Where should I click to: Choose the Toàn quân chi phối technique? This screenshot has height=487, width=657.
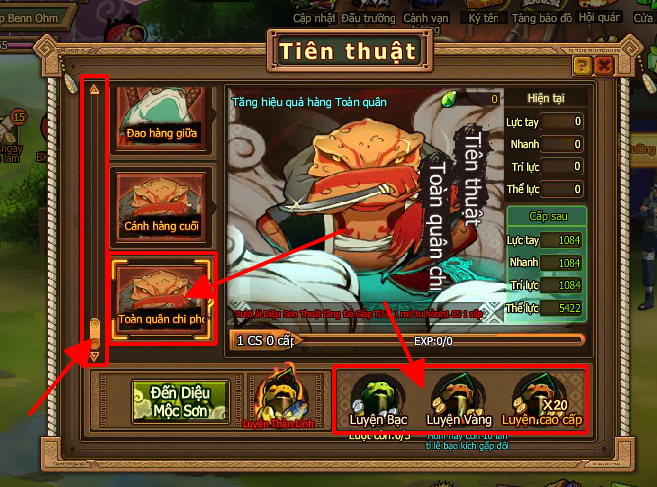(x=161, y=295)
